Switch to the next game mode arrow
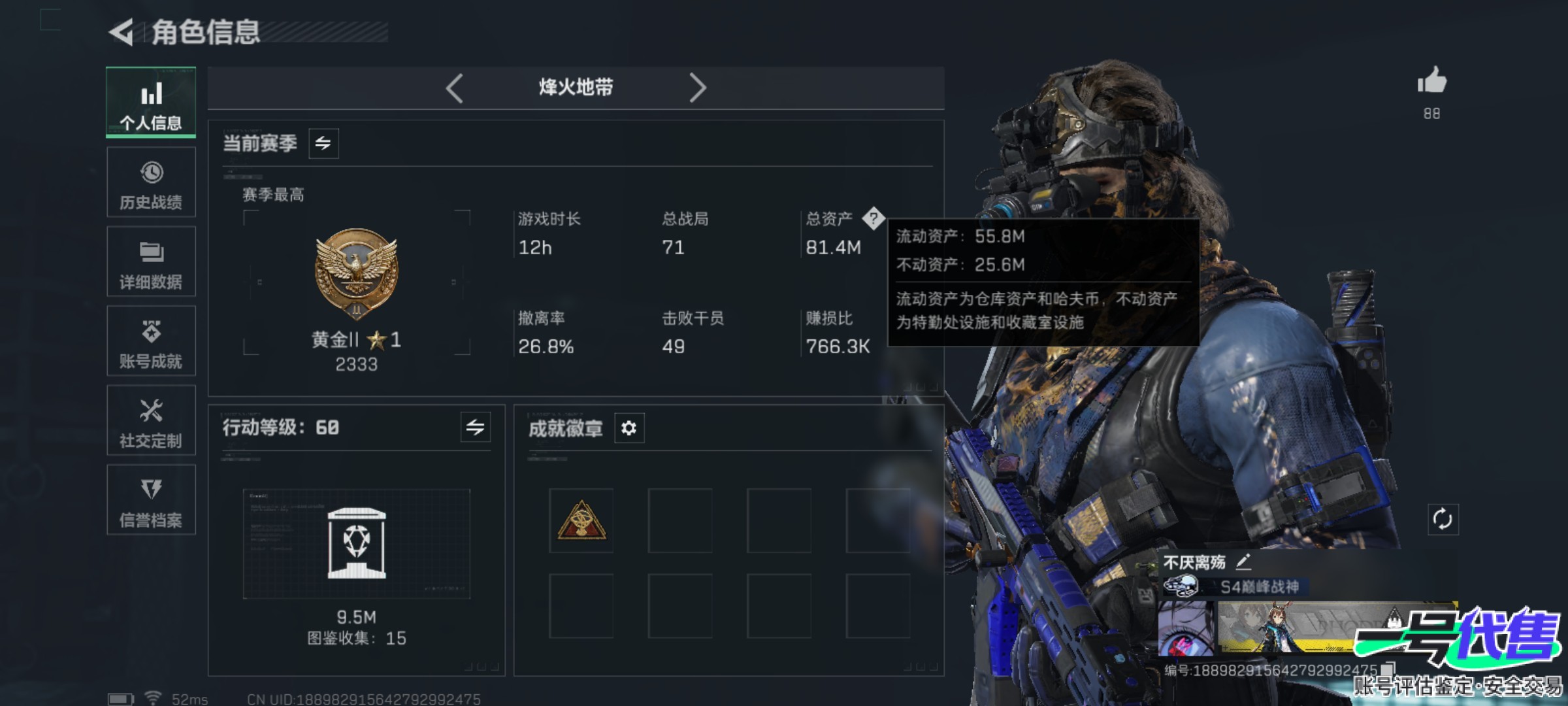 [697, 88]
